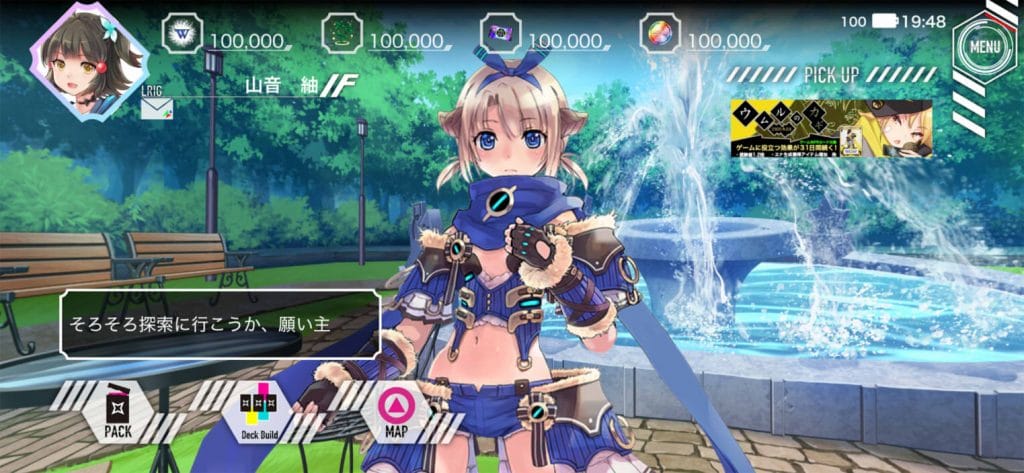Screen dimensions: 1024x473
Task: Open the MENU hexagon button
Action: [x=984, y=45]
